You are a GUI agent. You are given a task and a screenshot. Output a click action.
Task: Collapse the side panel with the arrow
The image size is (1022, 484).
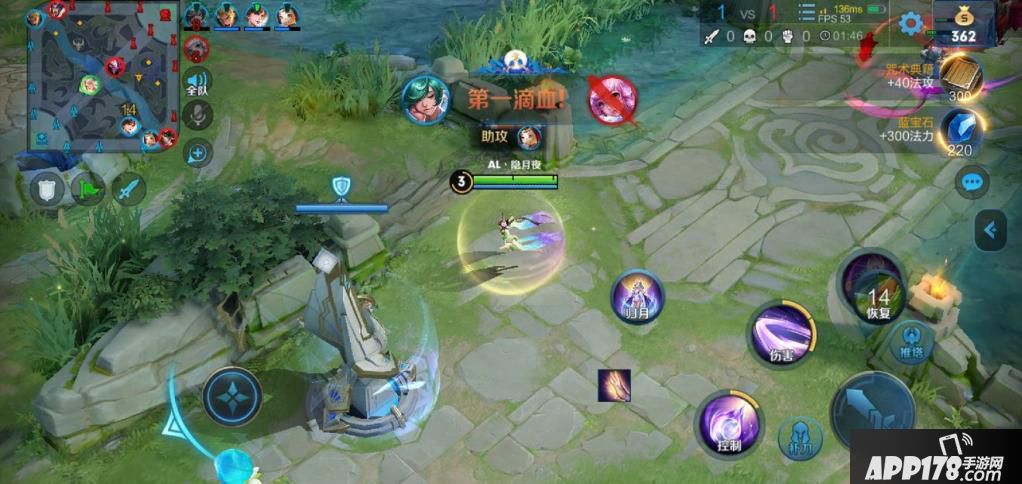click(990, 230)
